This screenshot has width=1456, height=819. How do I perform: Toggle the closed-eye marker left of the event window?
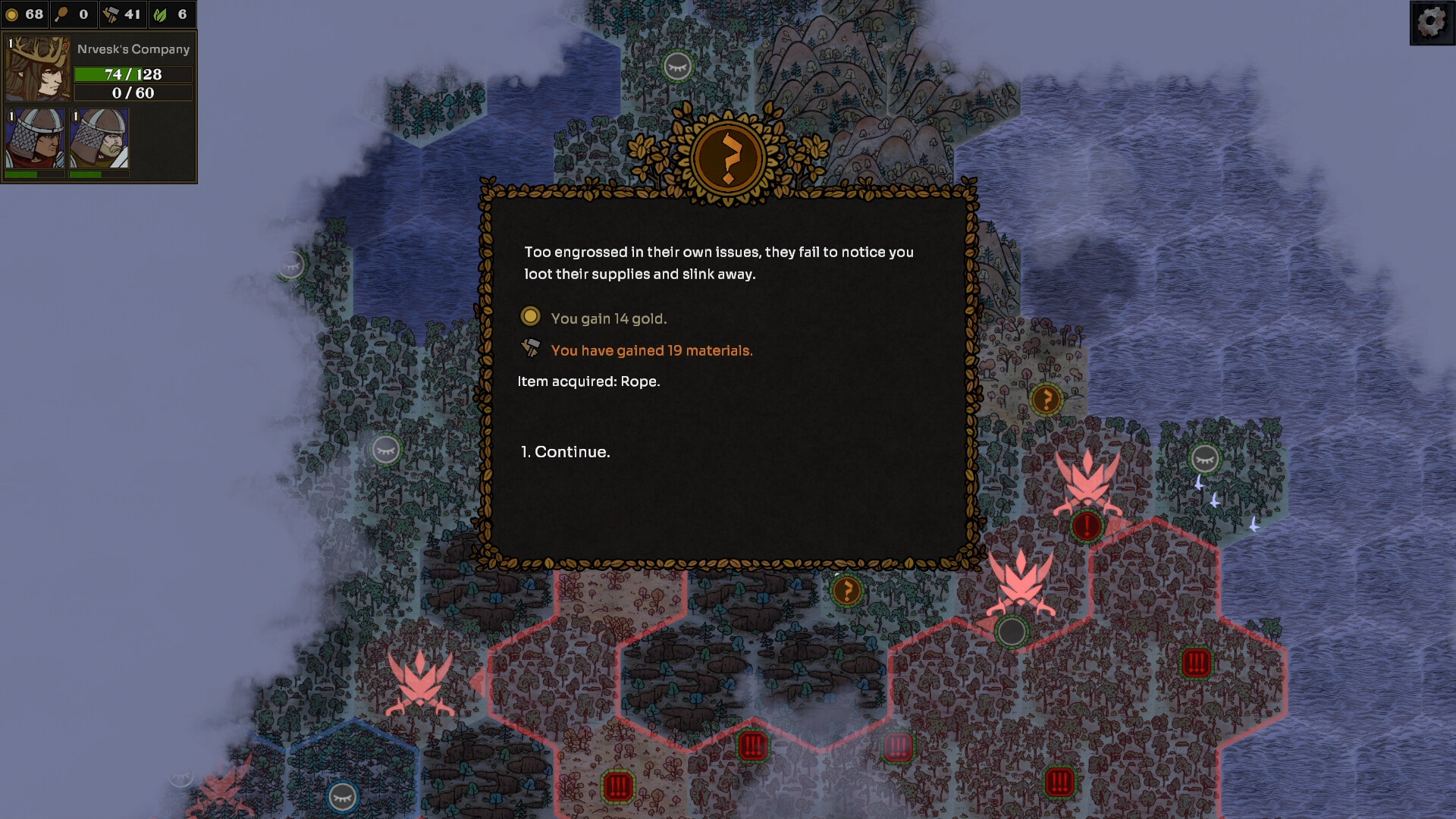385,449
